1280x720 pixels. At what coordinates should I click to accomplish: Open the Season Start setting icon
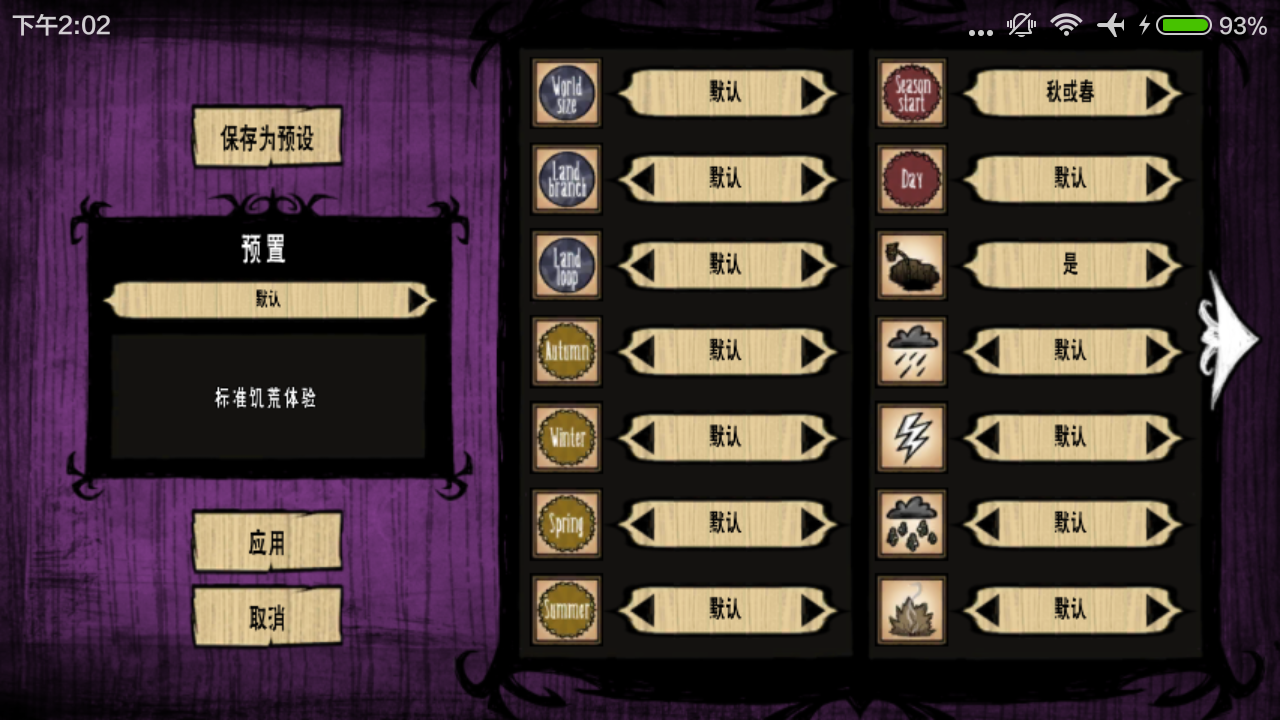[x=911, y=93]
